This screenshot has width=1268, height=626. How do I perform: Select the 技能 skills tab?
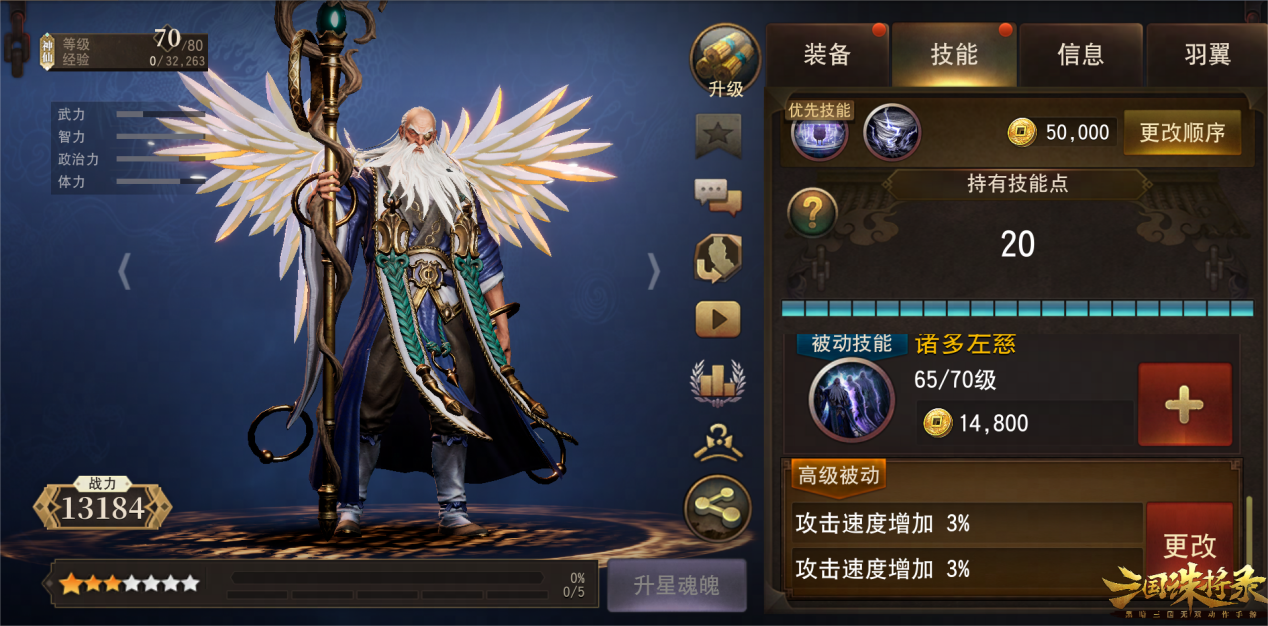coord(954,55)
